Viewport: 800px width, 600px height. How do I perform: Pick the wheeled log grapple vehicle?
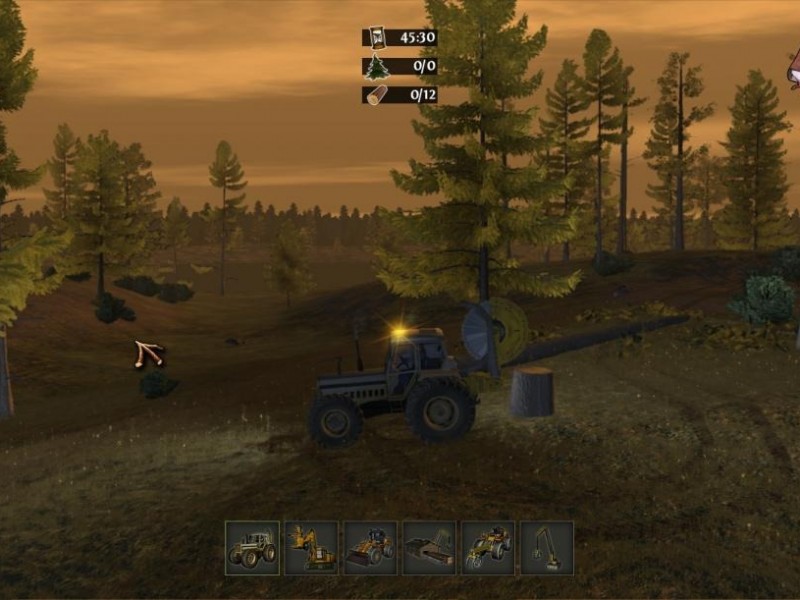point(488,547)
